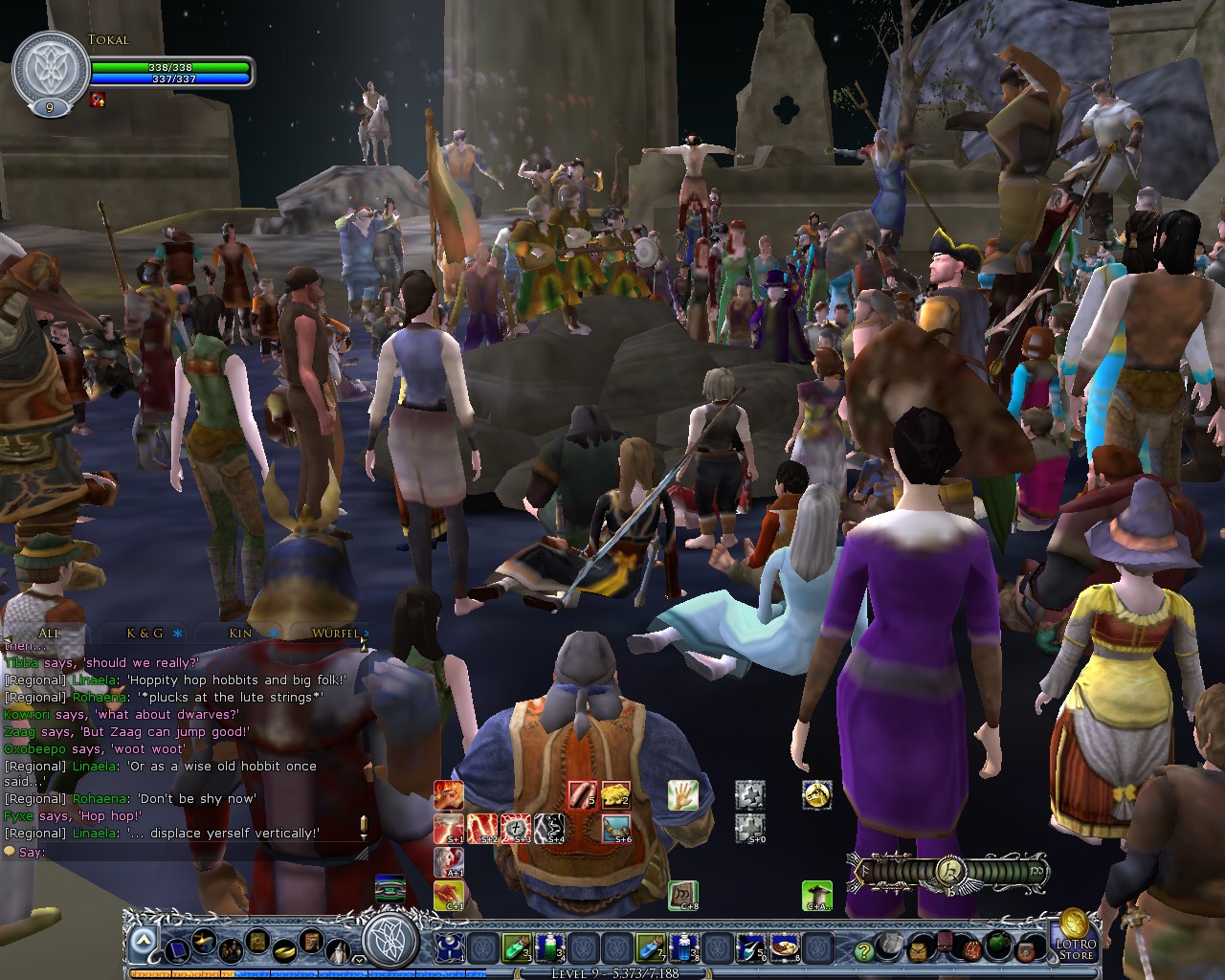Click the left arrow beside the All tab
This screenshot has width=1225, height=980.
tap(9, 638)
